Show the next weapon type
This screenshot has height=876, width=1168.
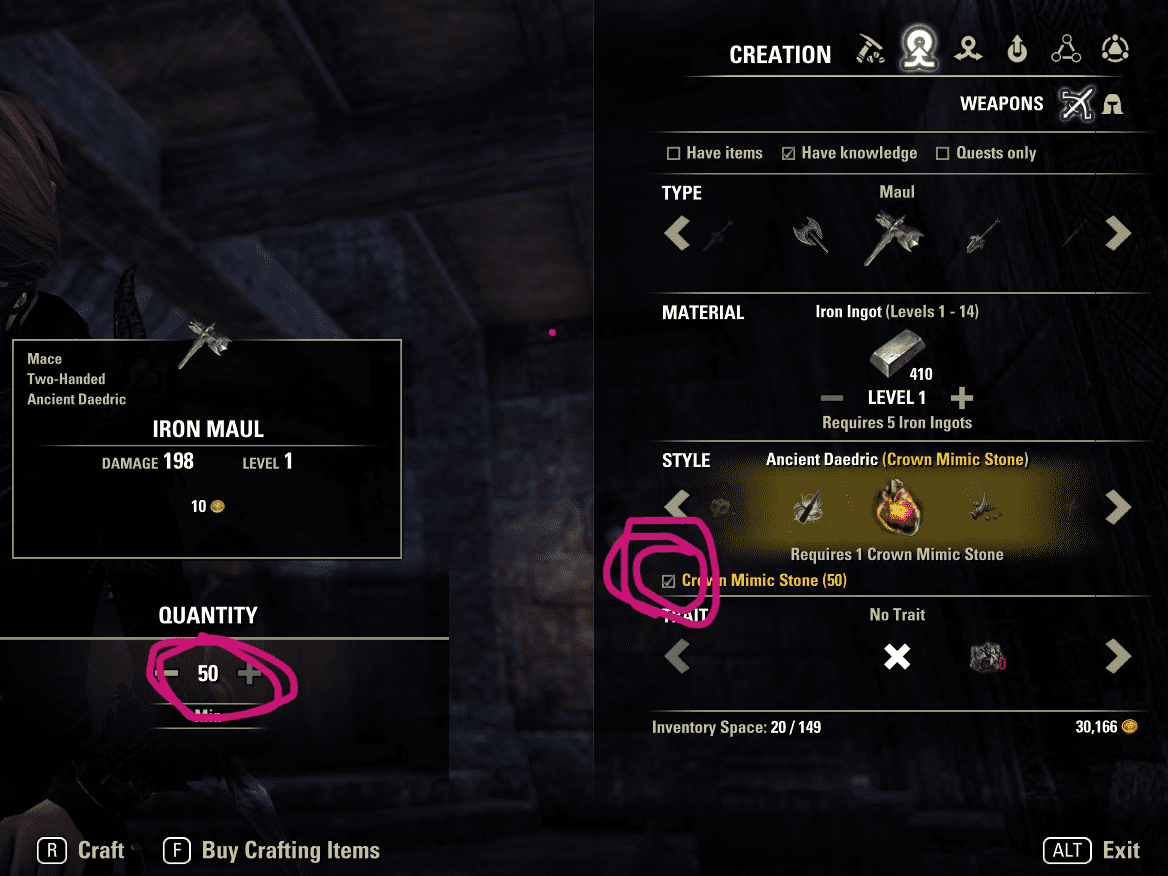1117,234
